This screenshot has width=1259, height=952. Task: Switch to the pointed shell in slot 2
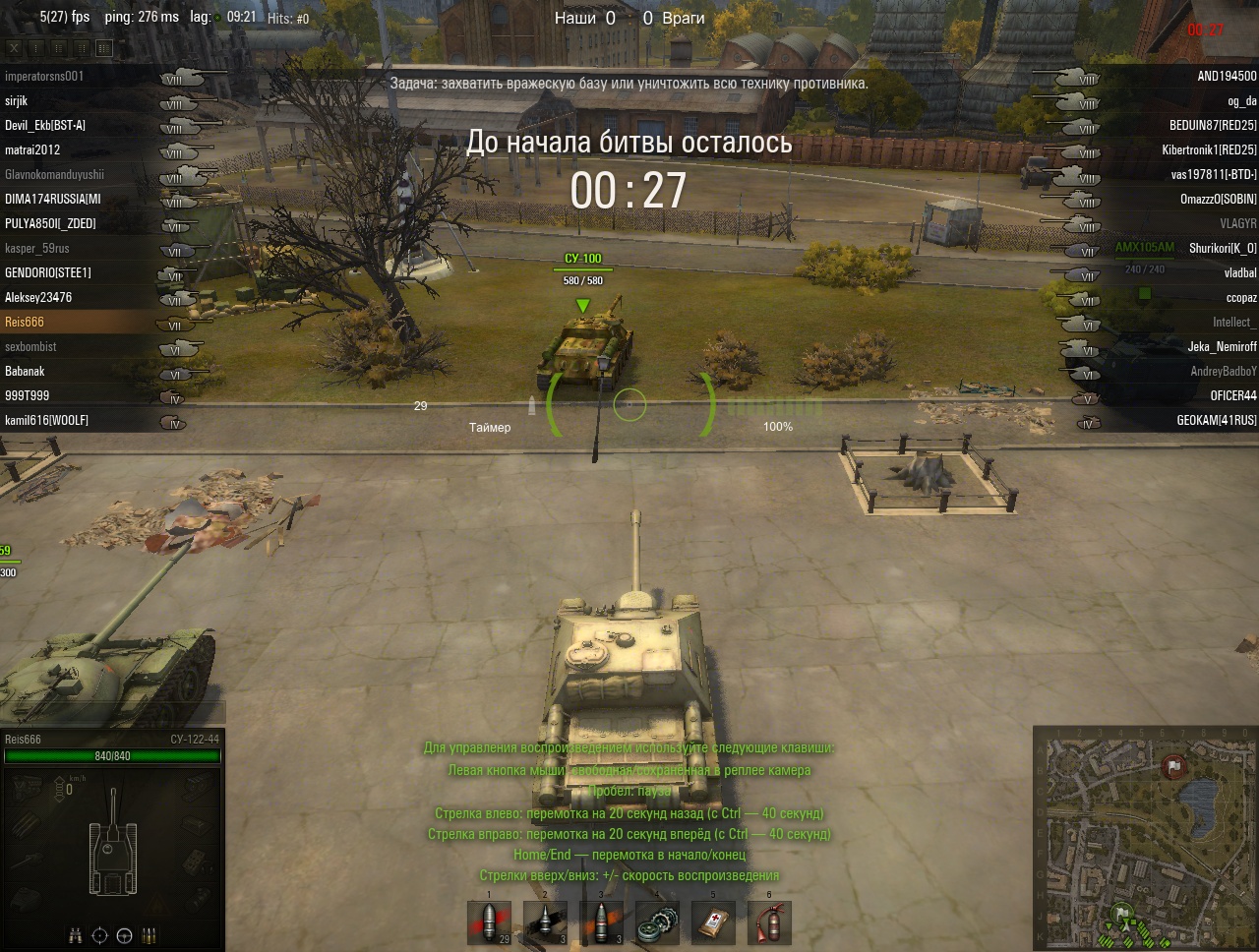point(545,922)
